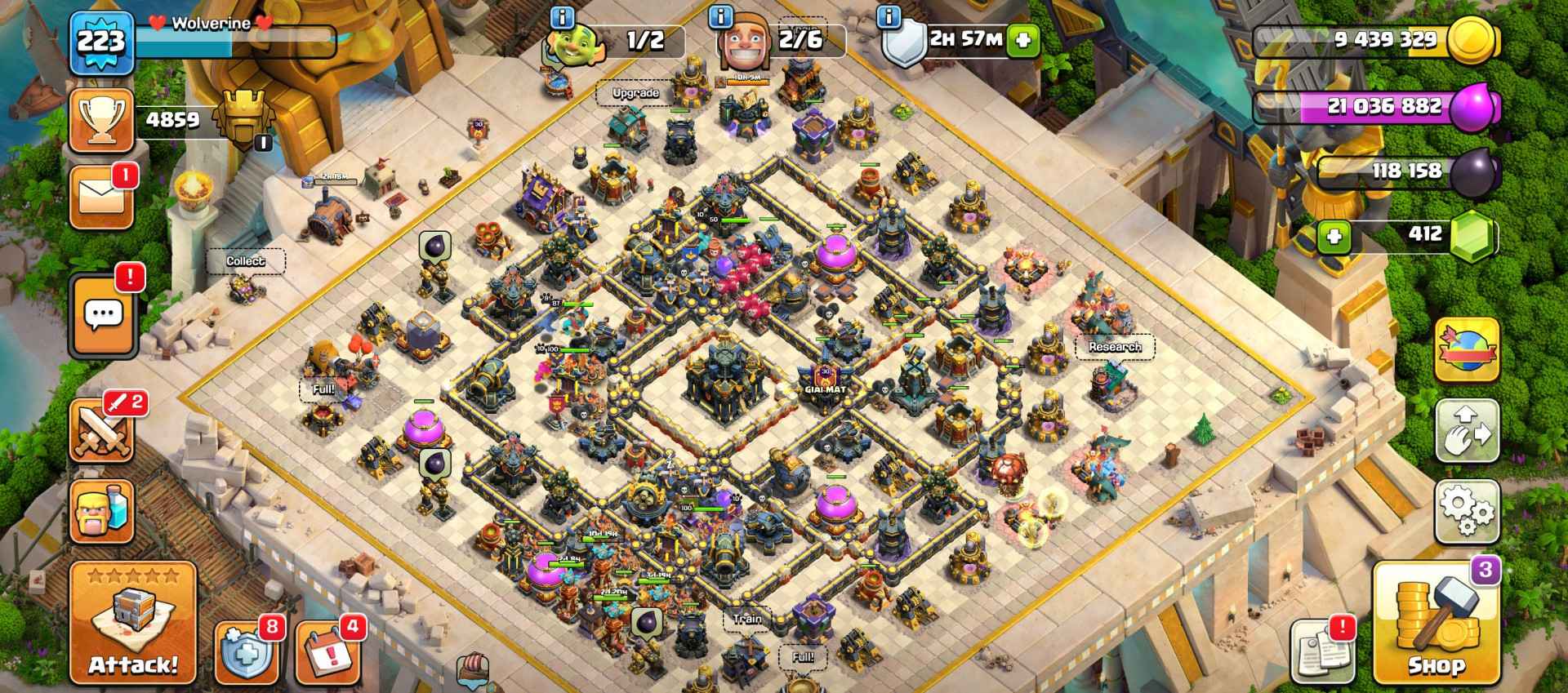View trophy league rankings
Viewport: 1568px width, 693px height.
coord(101,121)
